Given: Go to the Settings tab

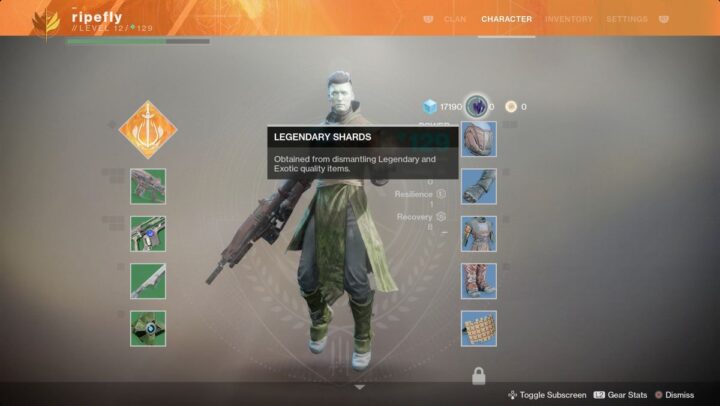Looking at the screenshot, I should click(626, 19).
